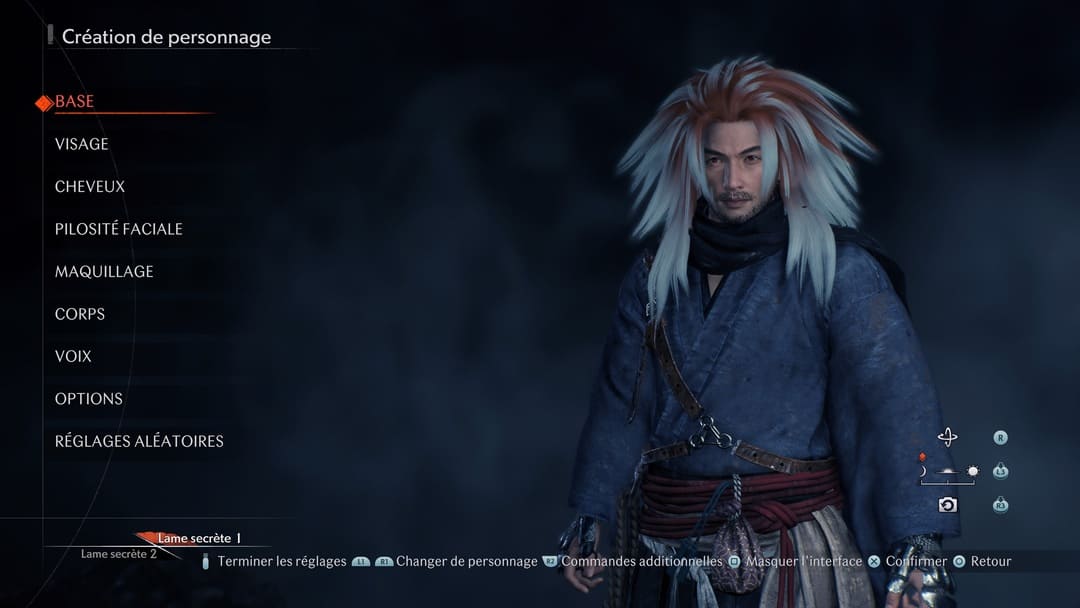The image size is (1080, 608).
Task: Click the four-arrow camera move icon
Action: pos(947,437)
